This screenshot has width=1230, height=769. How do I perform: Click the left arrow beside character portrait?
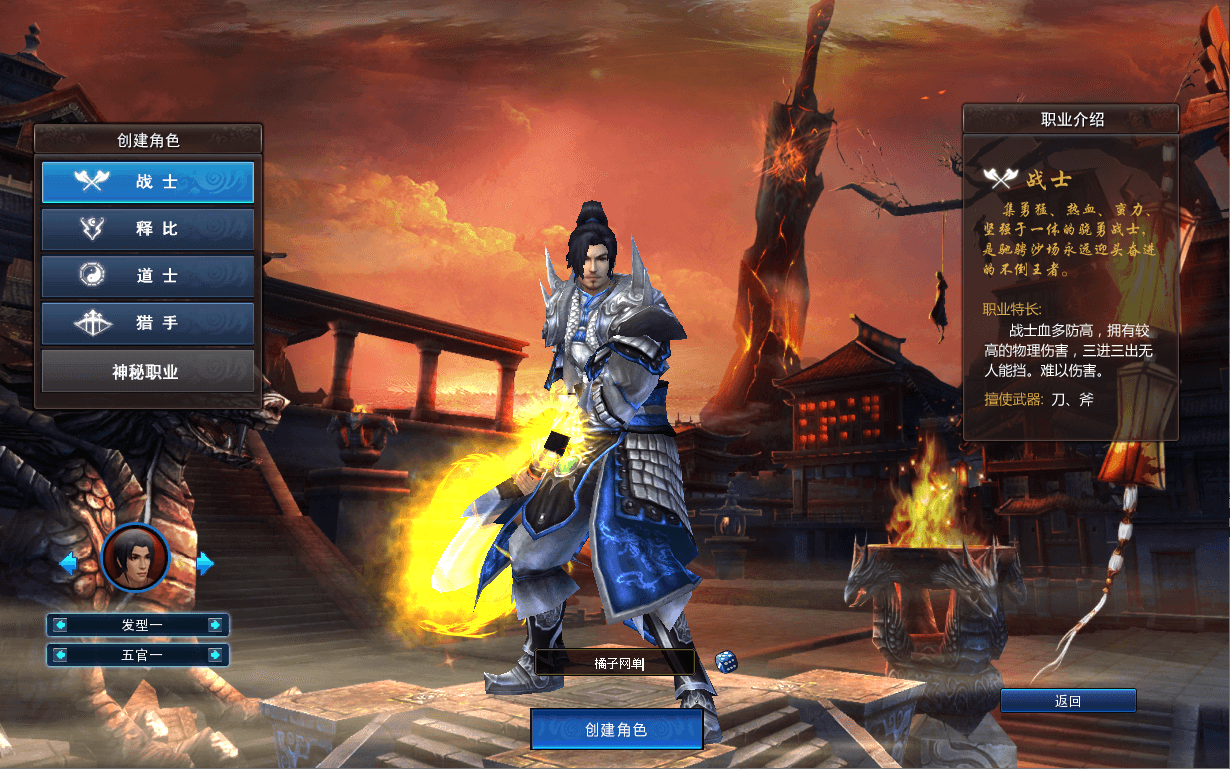pos(68,563)
